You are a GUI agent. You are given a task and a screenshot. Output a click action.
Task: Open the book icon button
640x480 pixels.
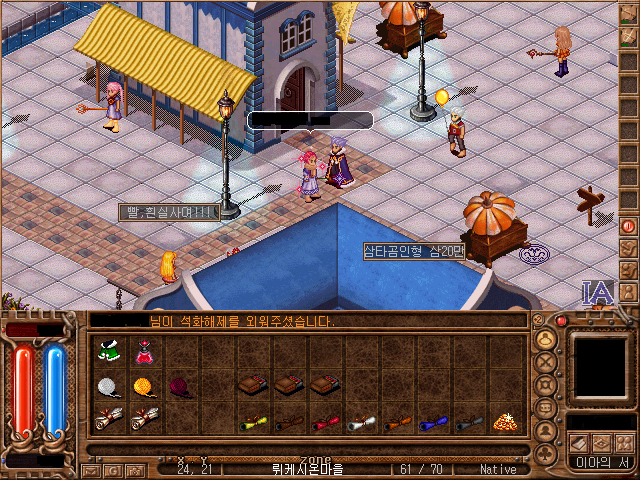(579, 443)
